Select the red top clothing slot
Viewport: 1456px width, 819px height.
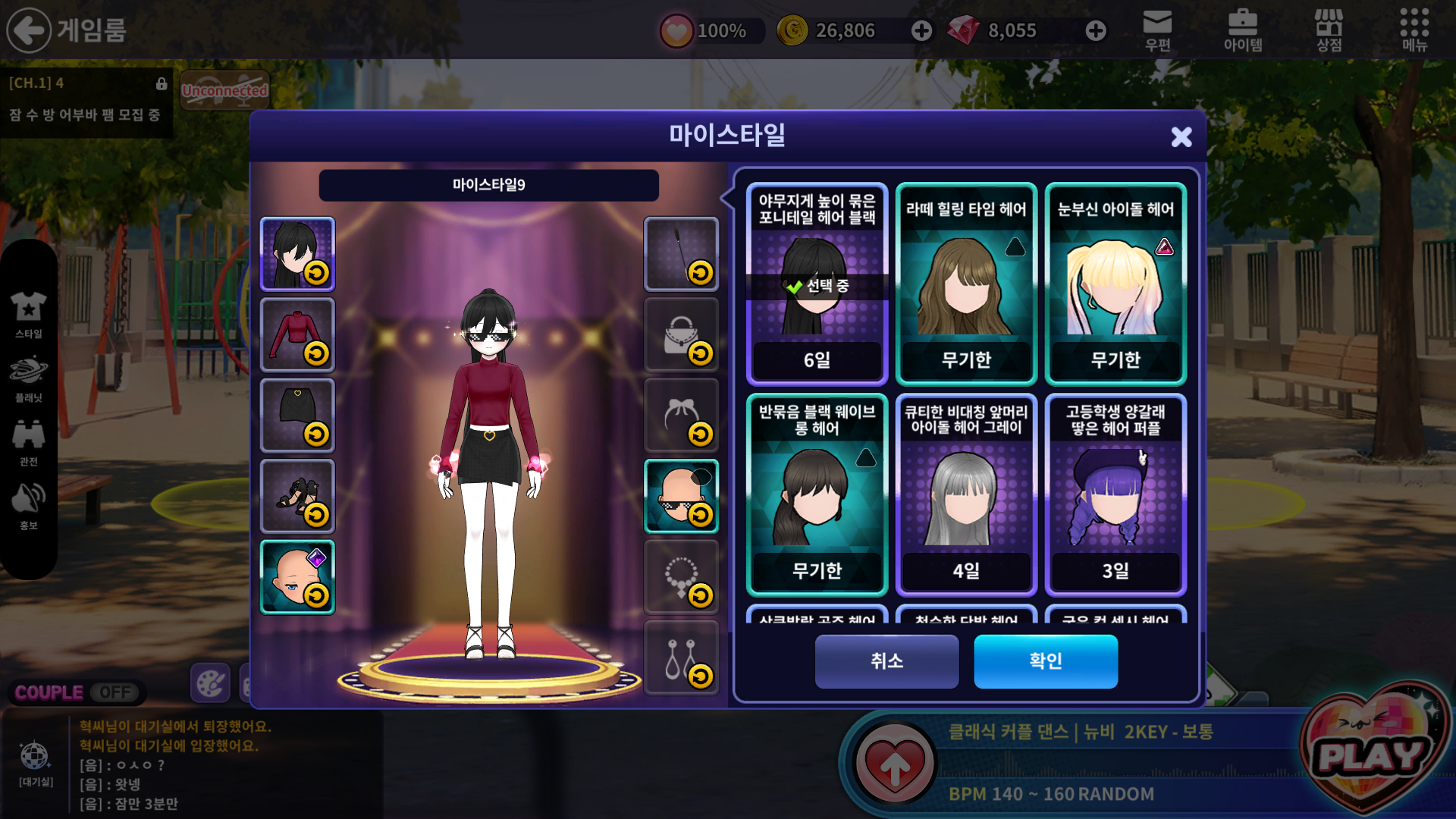(297, 334)
